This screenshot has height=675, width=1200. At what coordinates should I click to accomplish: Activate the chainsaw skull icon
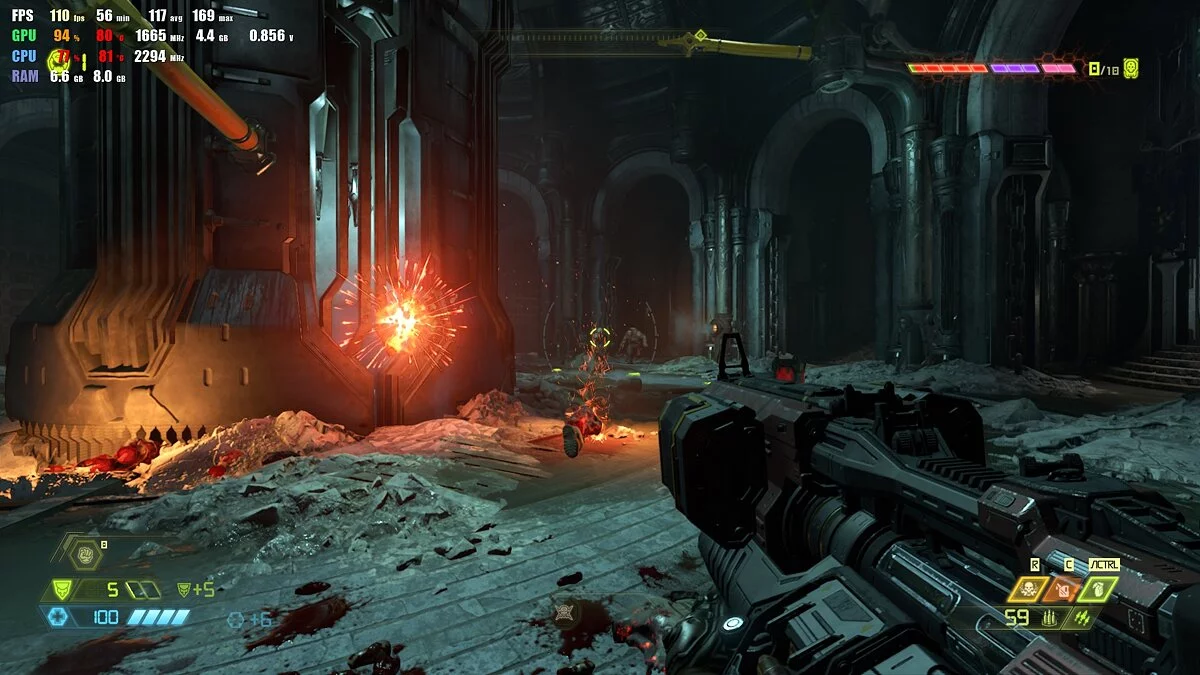click(1029, 589)
